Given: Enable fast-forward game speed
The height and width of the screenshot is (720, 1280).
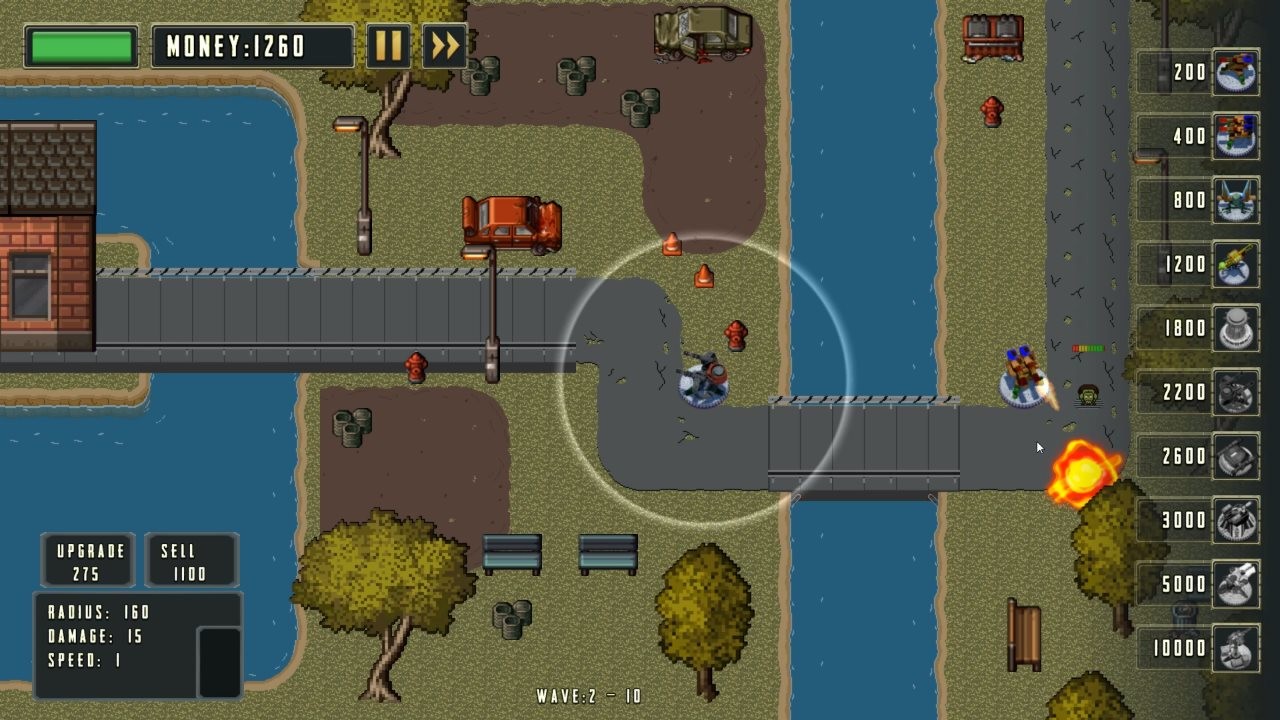Looking at the screenshot, I should tap(442, 45).
